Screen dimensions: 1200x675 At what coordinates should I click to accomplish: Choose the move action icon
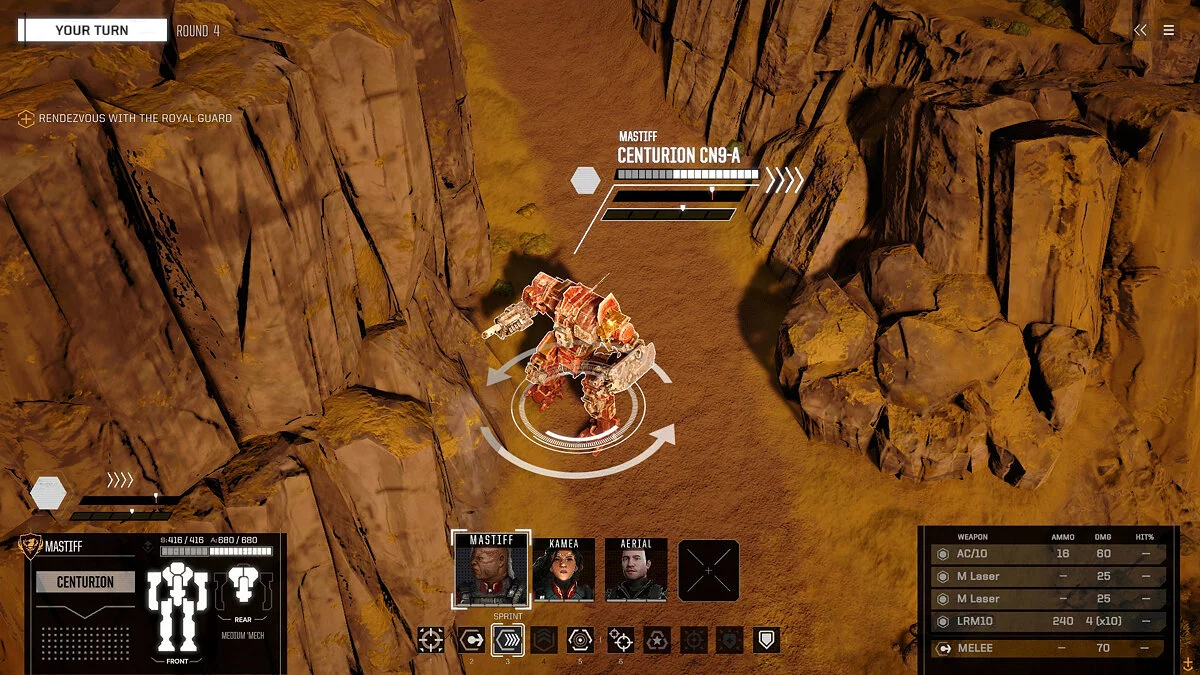pos(471,640)
